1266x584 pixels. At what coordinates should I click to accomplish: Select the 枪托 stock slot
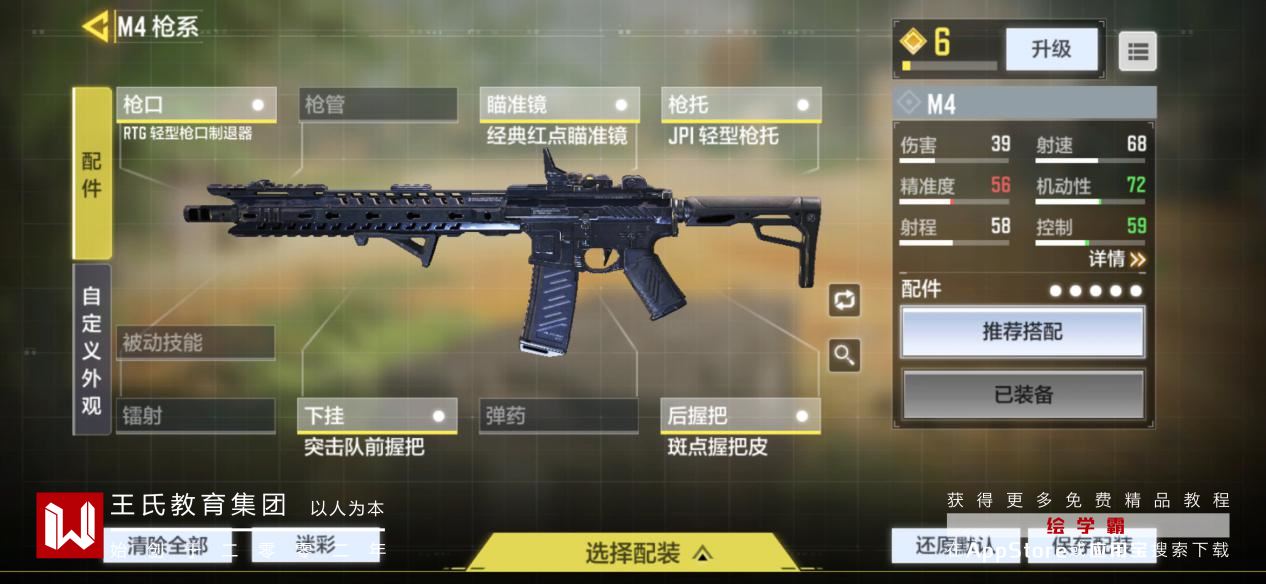click(741, 105)
